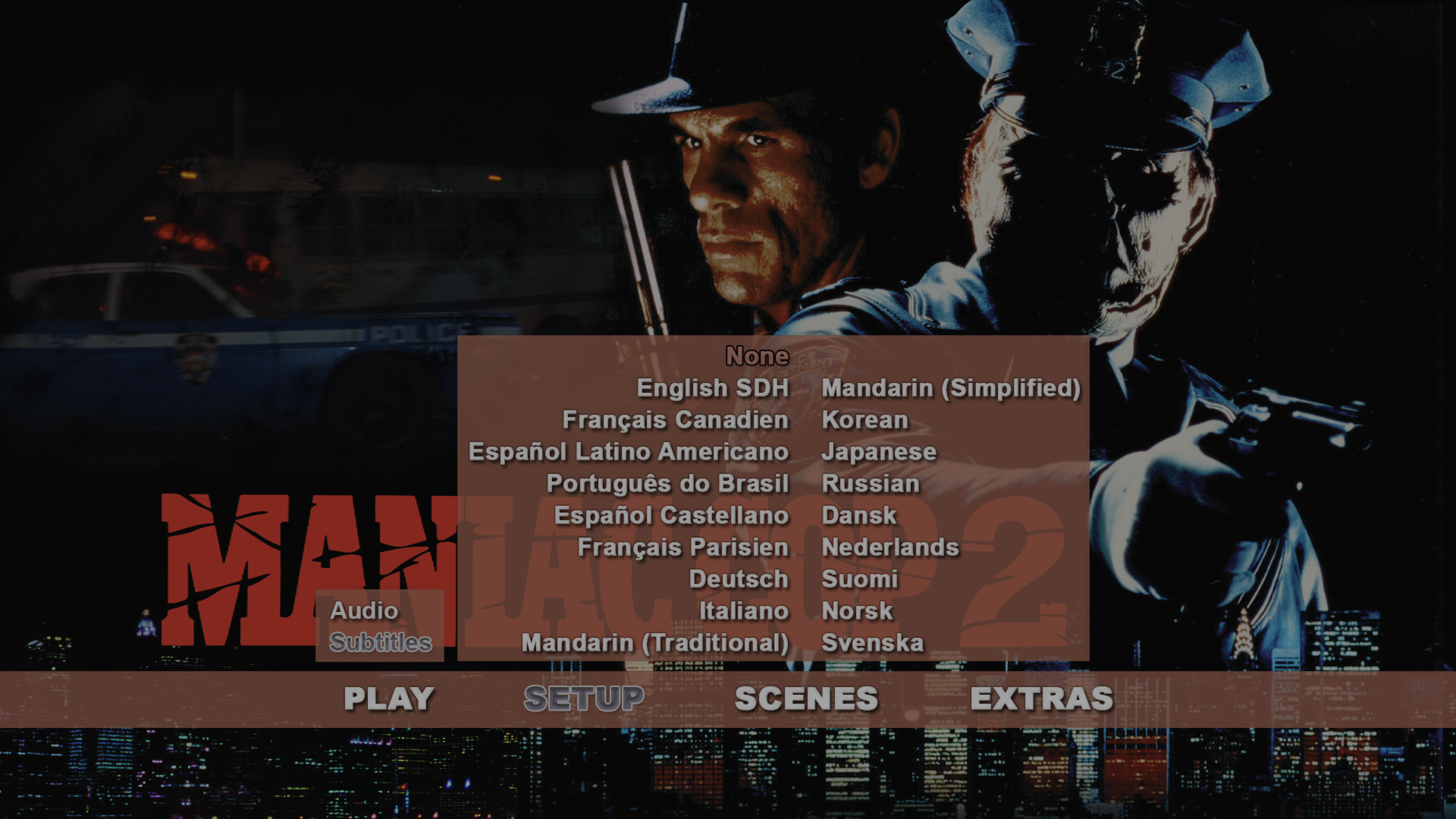
Task: Select Korean subtitles
Action: click(x=864, y=420)
